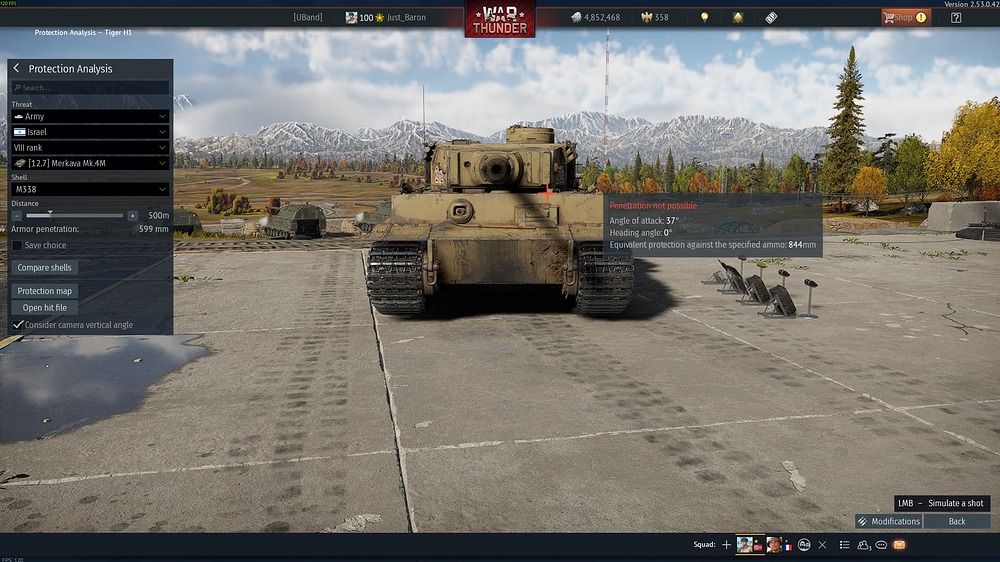
Task: Open the Compare shells view
Action: [46, 268]
